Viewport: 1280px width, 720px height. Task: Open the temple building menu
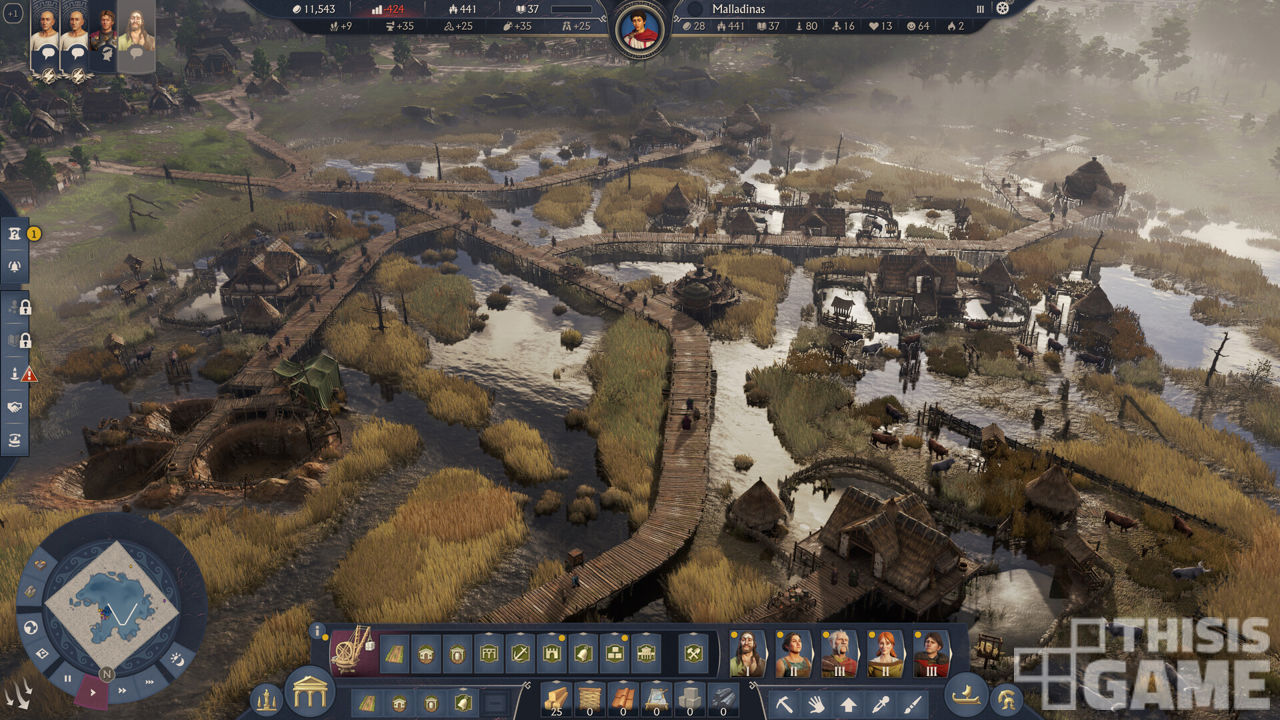click(x=309, y=691)
